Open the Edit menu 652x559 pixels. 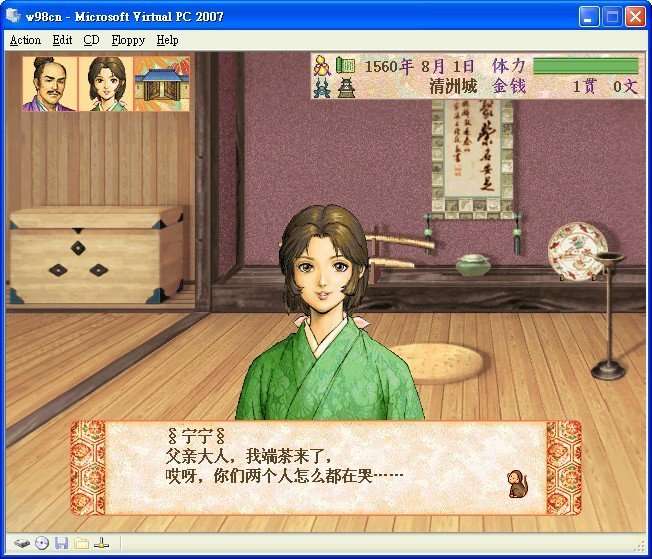tap(62, 40)
